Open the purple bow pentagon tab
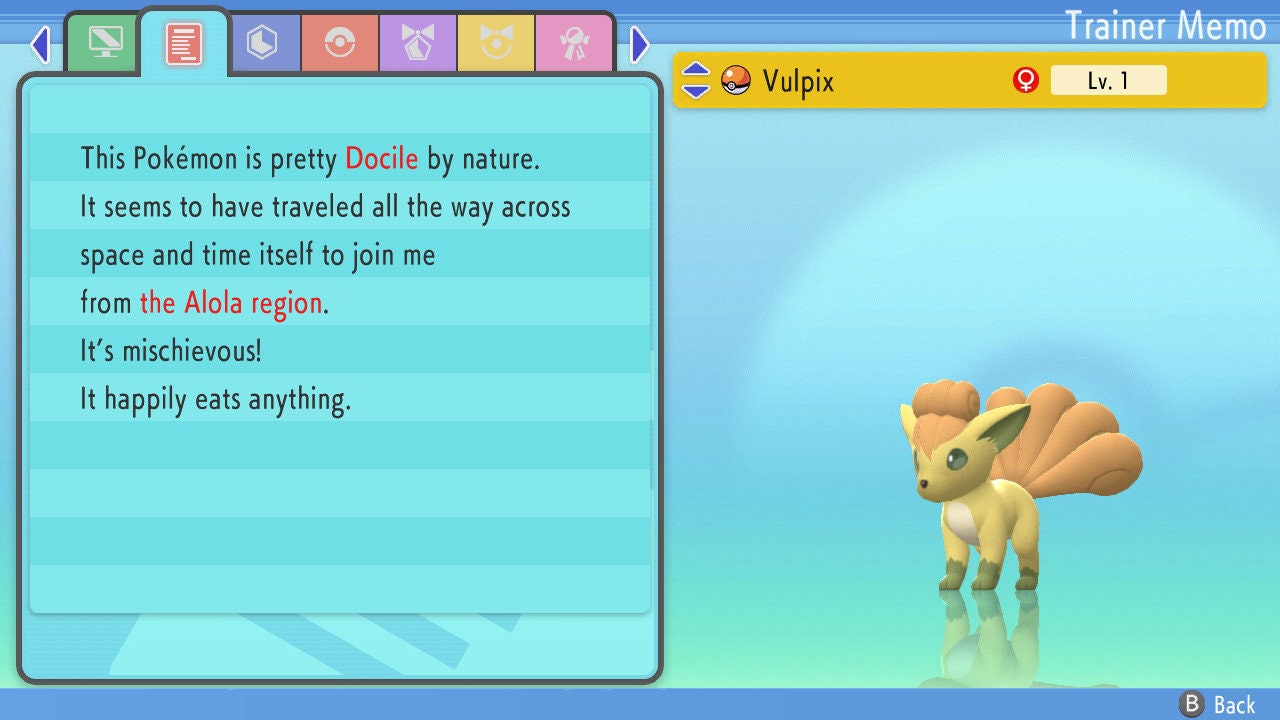The image size is (1280, 720). point(418,44)
